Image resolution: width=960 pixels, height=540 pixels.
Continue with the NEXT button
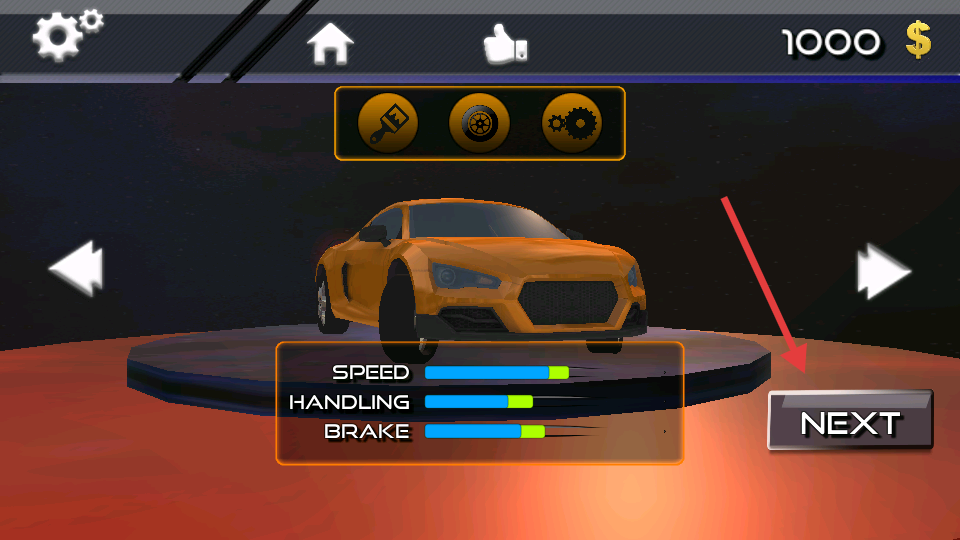click(850, 421)
